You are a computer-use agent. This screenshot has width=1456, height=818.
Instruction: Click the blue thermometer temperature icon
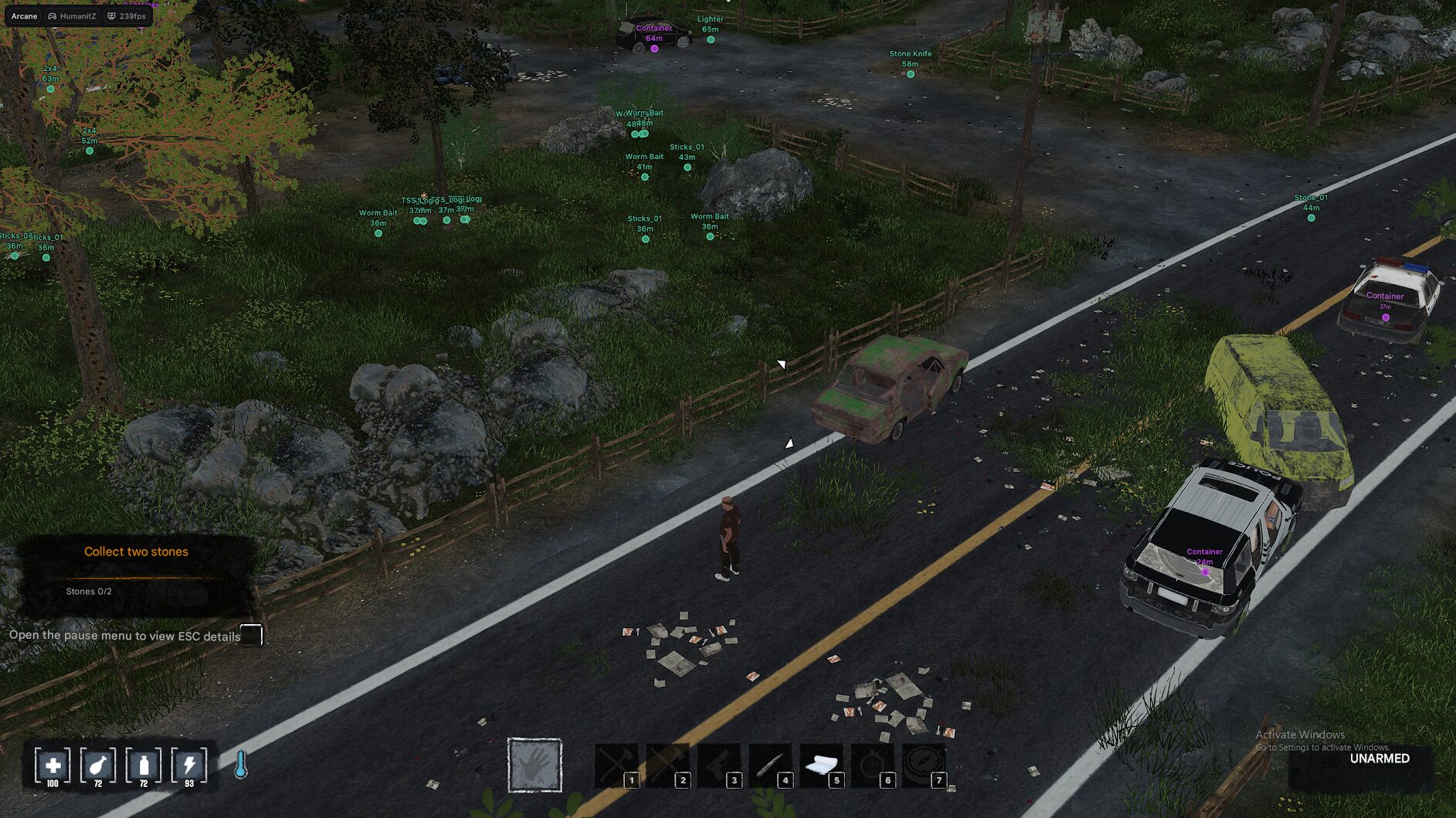pyautogui.click(x=241, y=765)
